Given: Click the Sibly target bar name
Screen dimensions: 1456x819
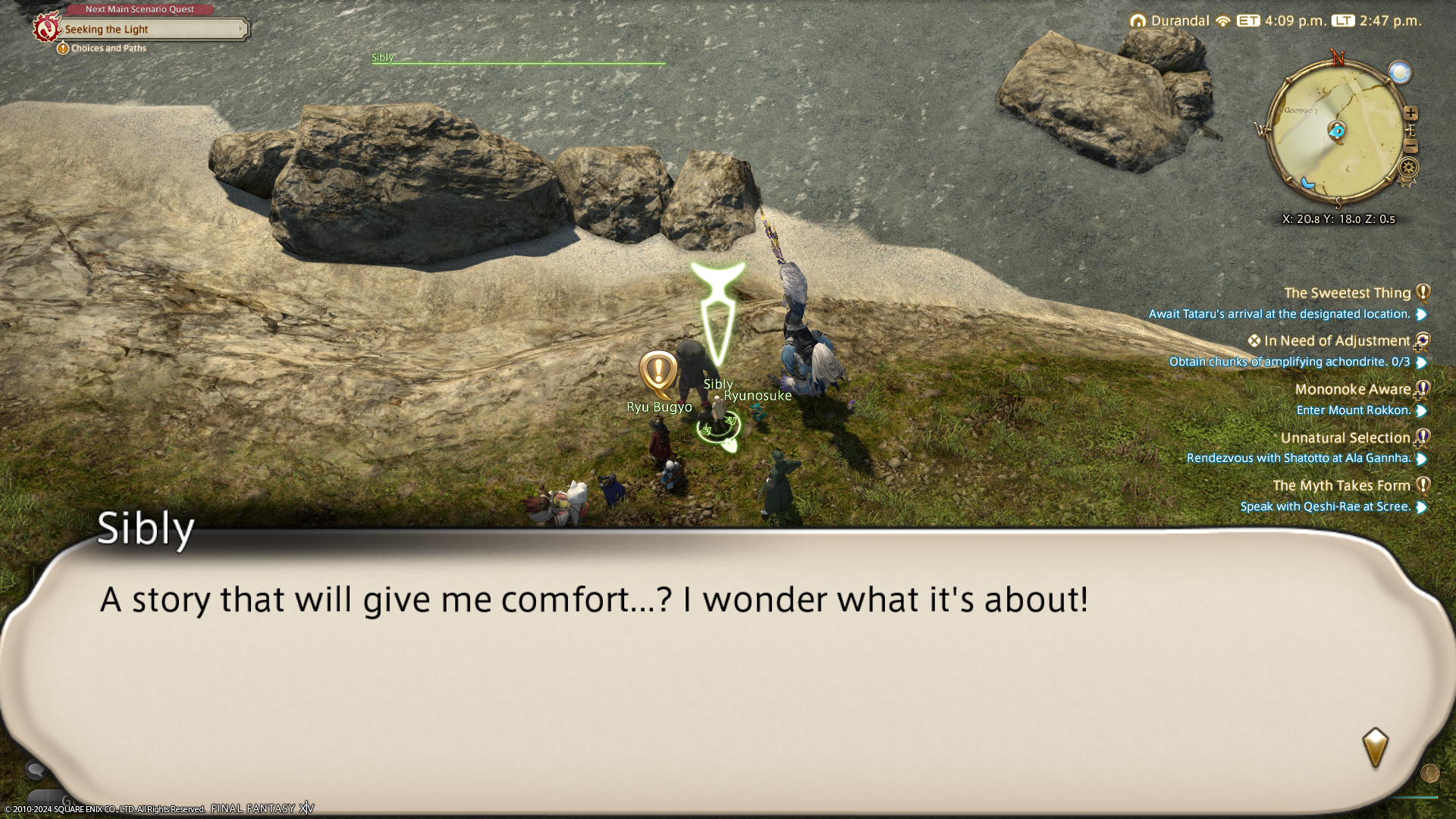Looking at the screenshot, I should click(383, 58).
